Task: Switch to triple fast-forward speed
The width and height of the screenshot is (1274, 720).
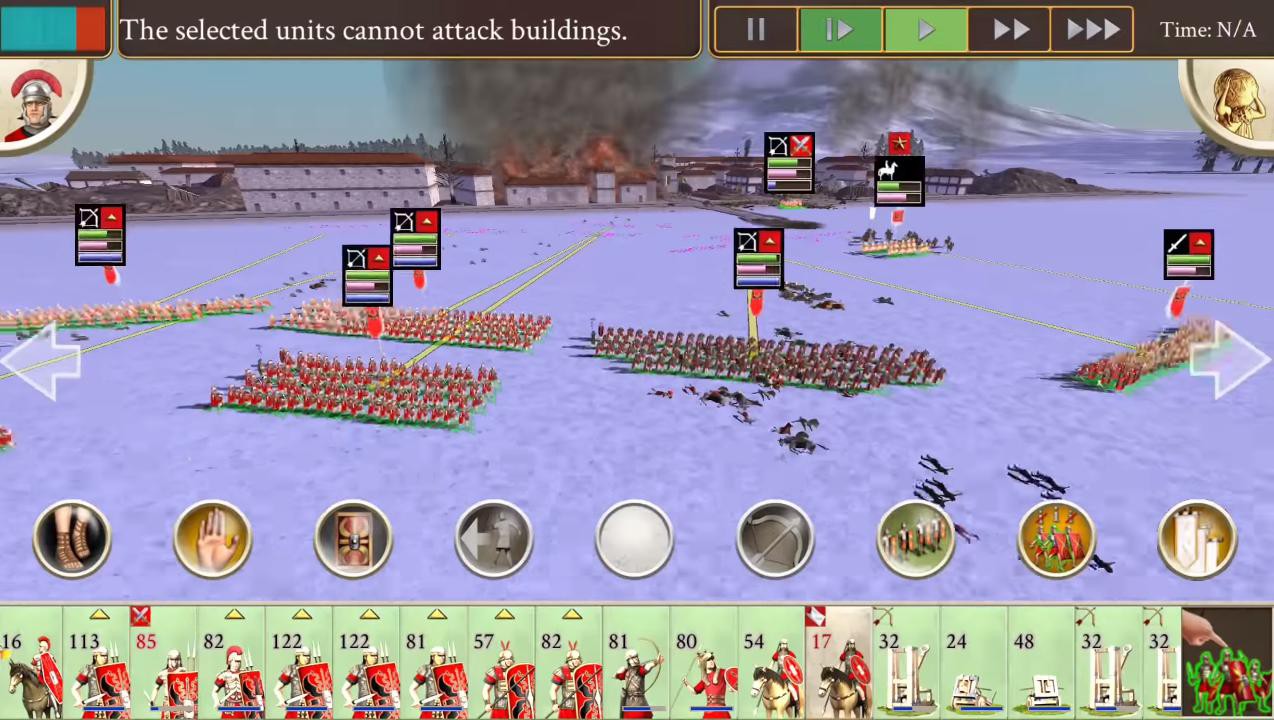Action: [x=1093, y=30]
